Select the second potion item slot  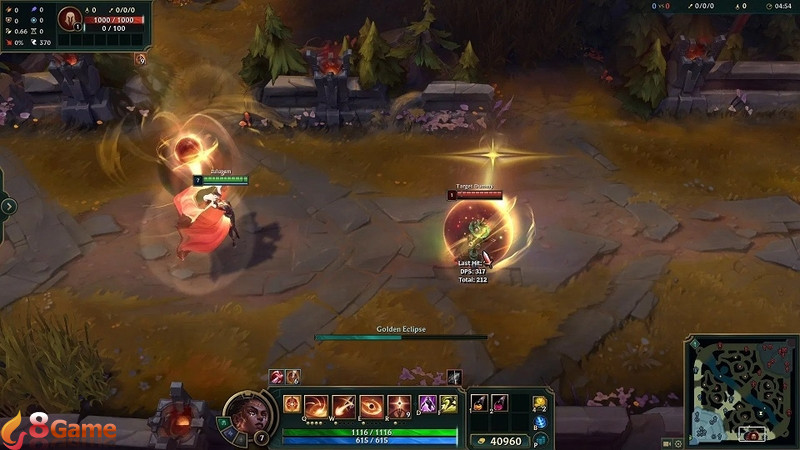tap(500, 402)
